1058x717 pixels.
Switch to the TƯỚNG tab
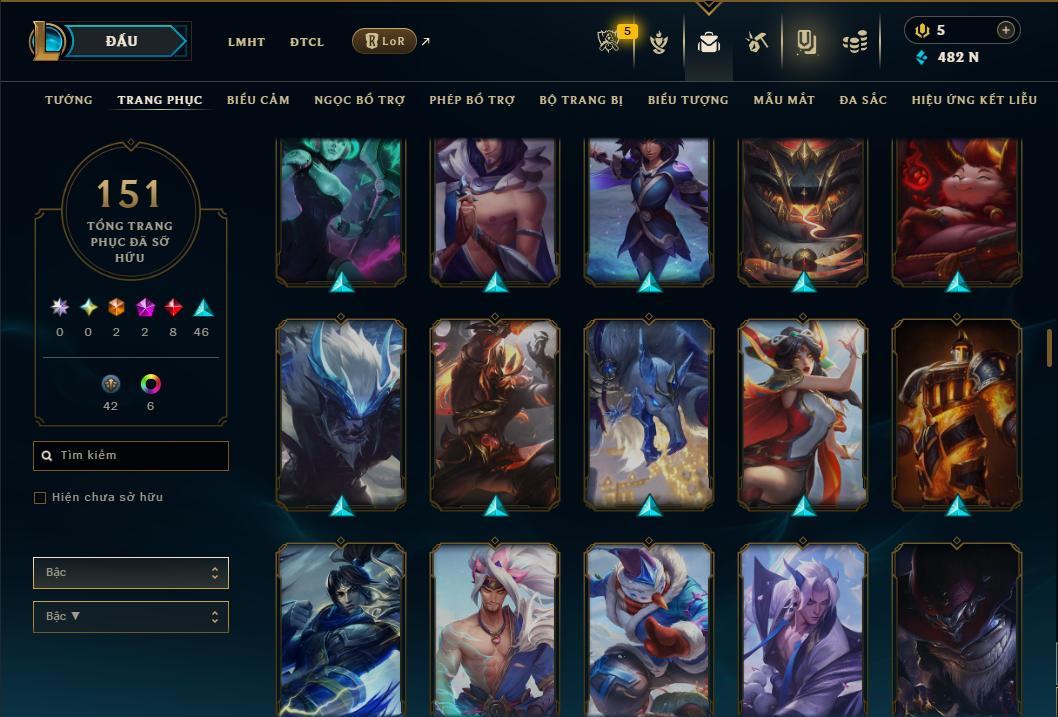coord(69,100)
